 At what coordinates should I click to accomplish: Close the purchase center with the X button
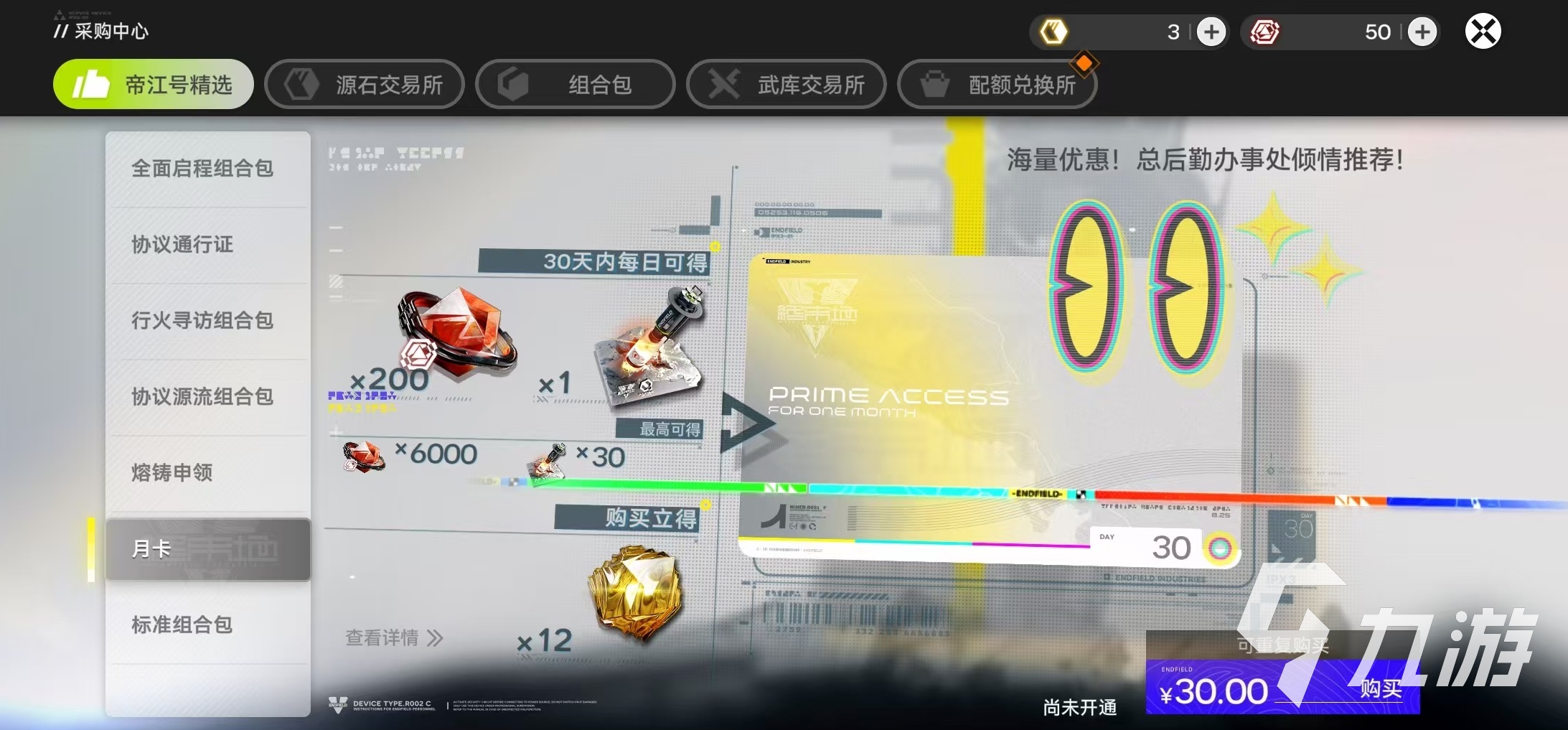click(x=1483, y=32)
